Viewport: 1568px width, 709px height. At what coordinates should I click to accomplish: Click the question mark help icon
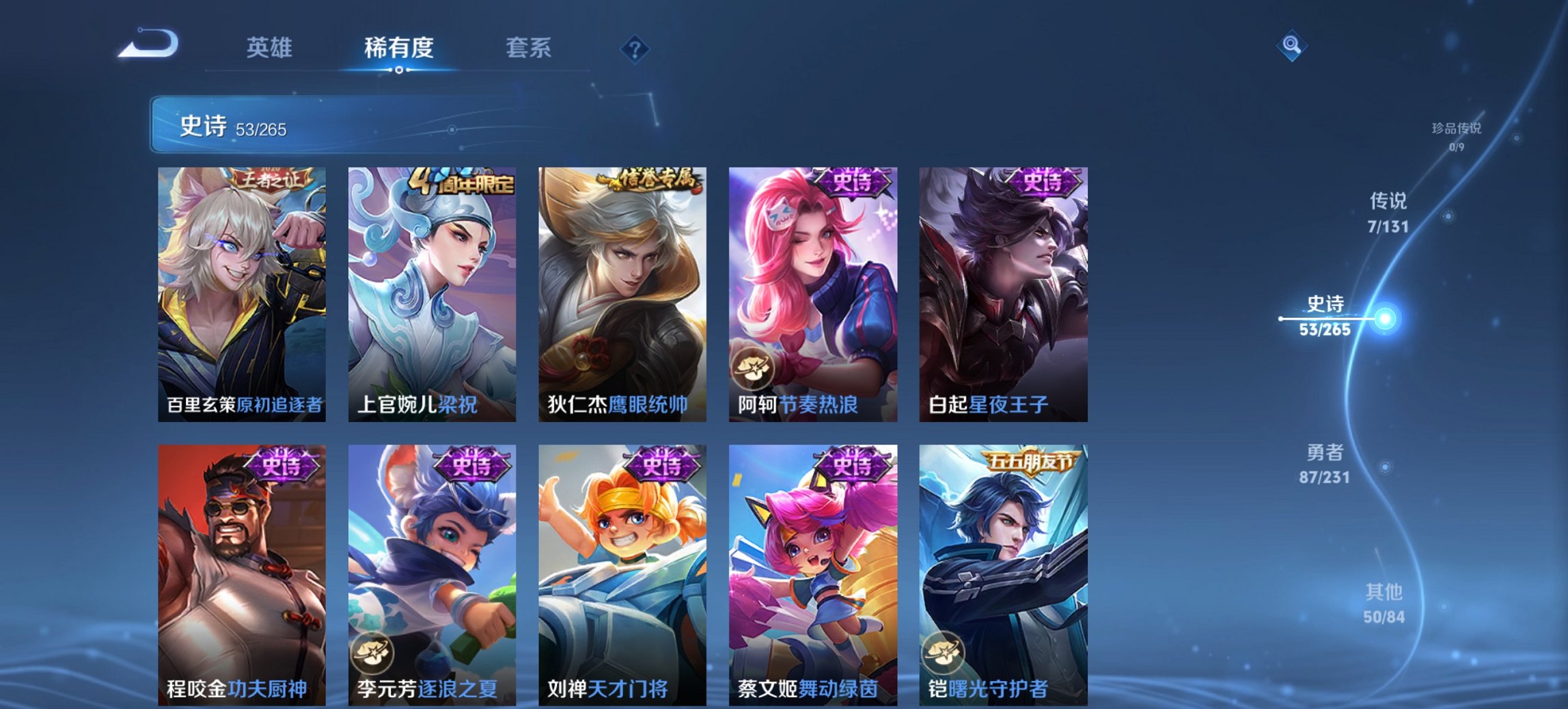pyautogui.click(x=635, y=48)
